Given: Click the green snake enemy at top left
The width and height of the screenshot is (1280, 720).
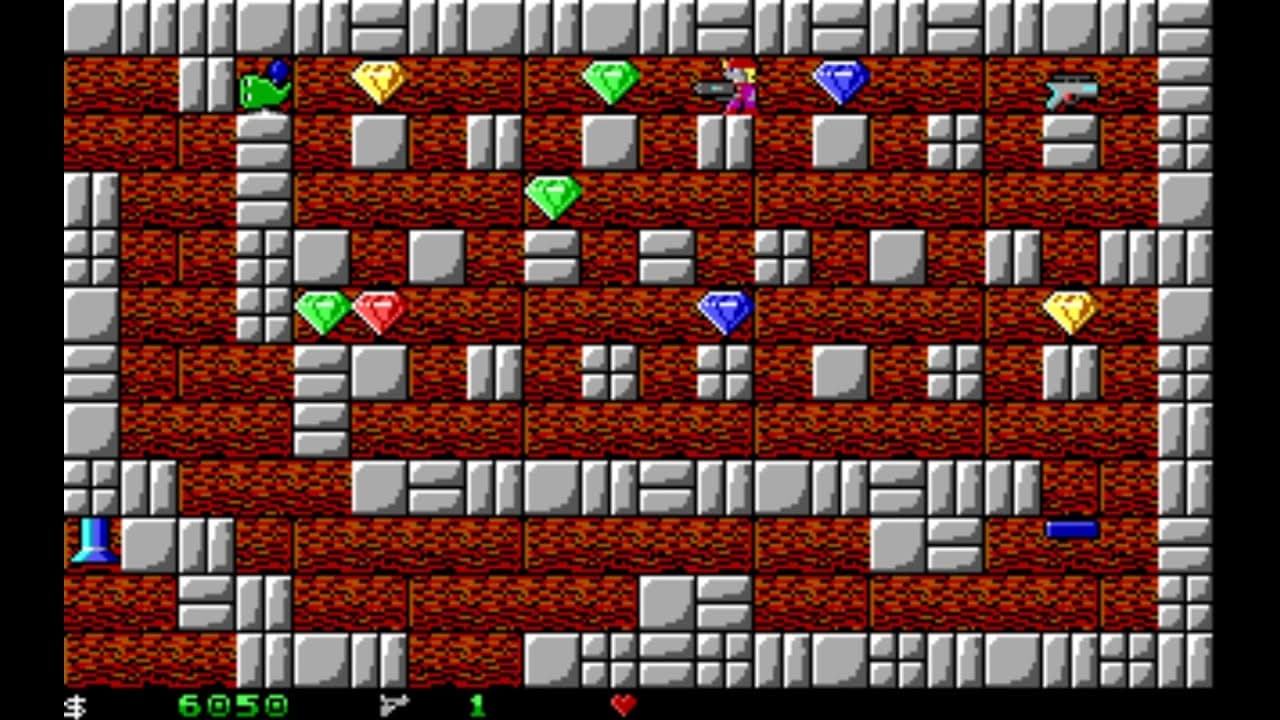Looking at the screenshot, I should pyautogui.click(x=262, y=88).
